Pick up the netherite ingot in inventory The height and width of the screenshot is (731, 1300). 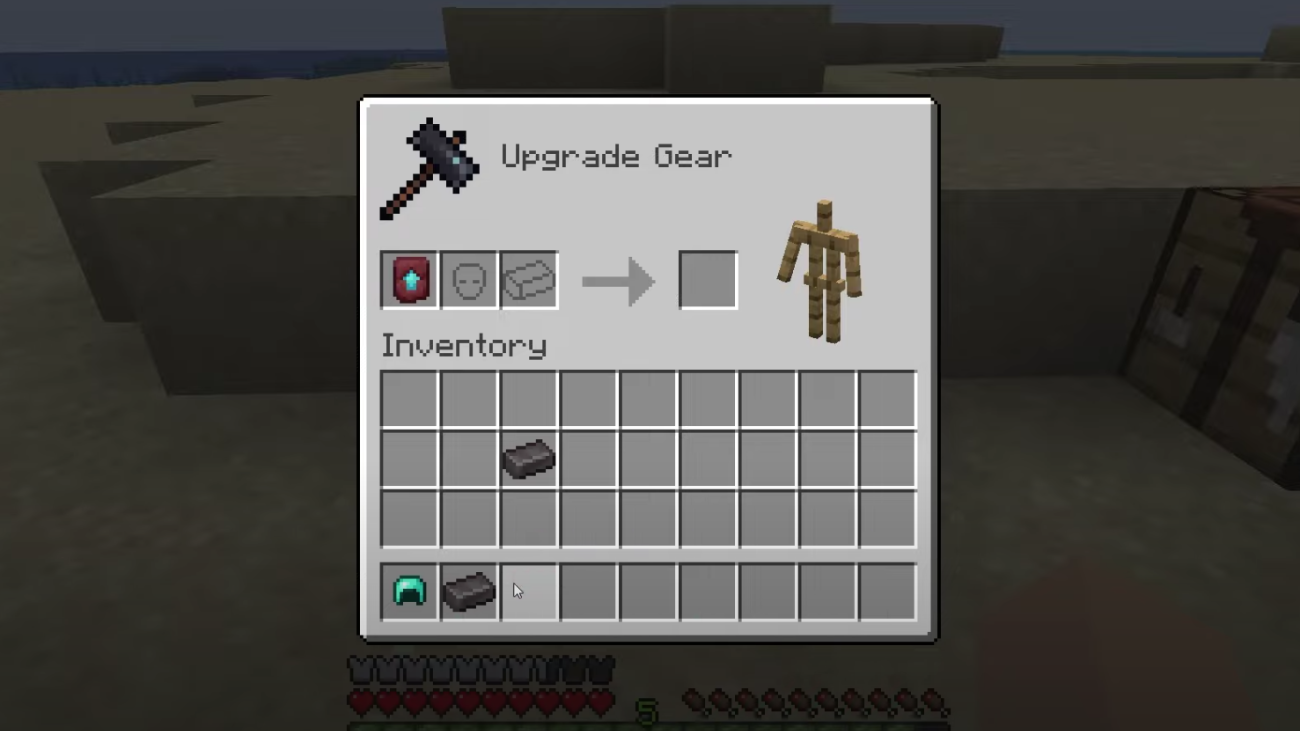(x=528, y=459)
